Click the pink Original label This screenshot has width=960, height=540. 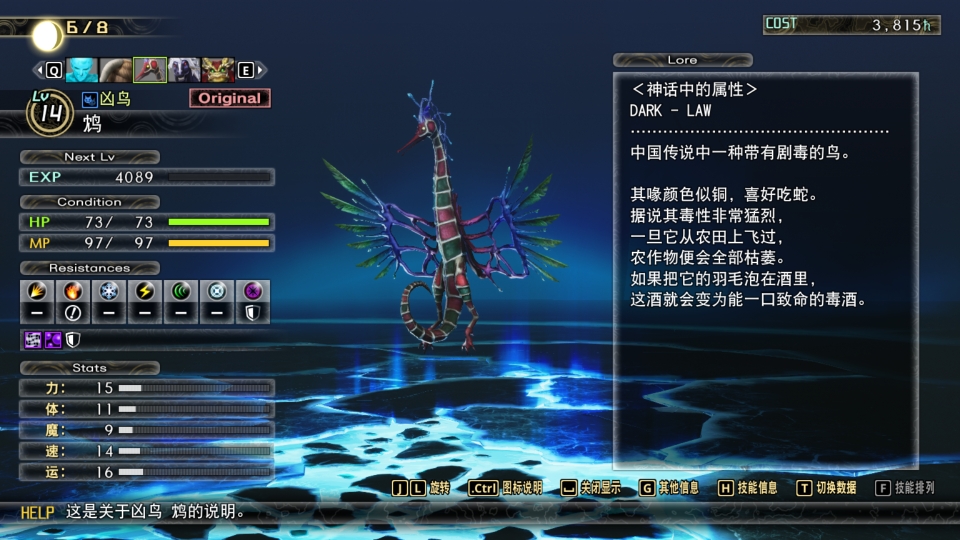(229, 98)
